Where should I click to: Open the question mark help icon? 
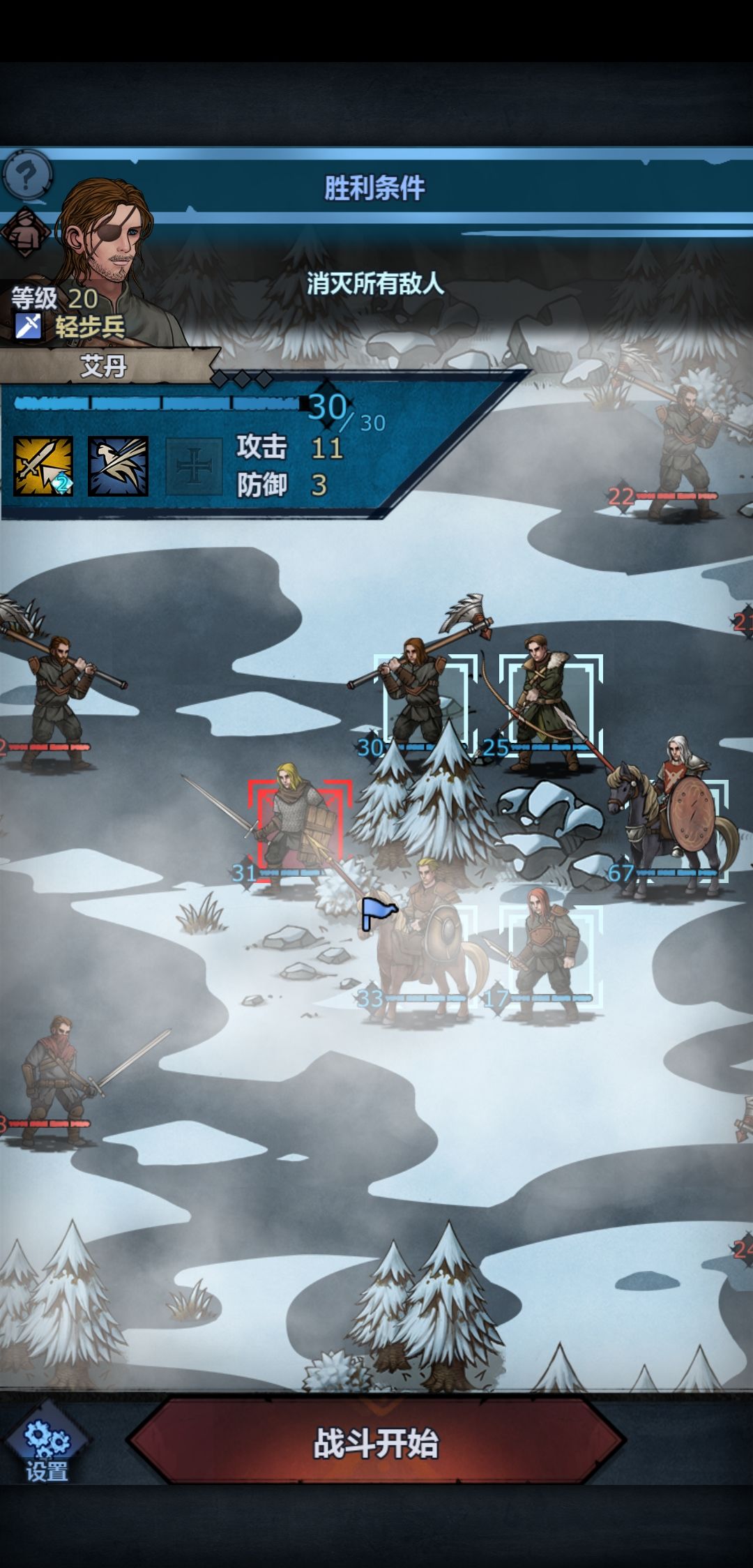(x=26, y=173)
